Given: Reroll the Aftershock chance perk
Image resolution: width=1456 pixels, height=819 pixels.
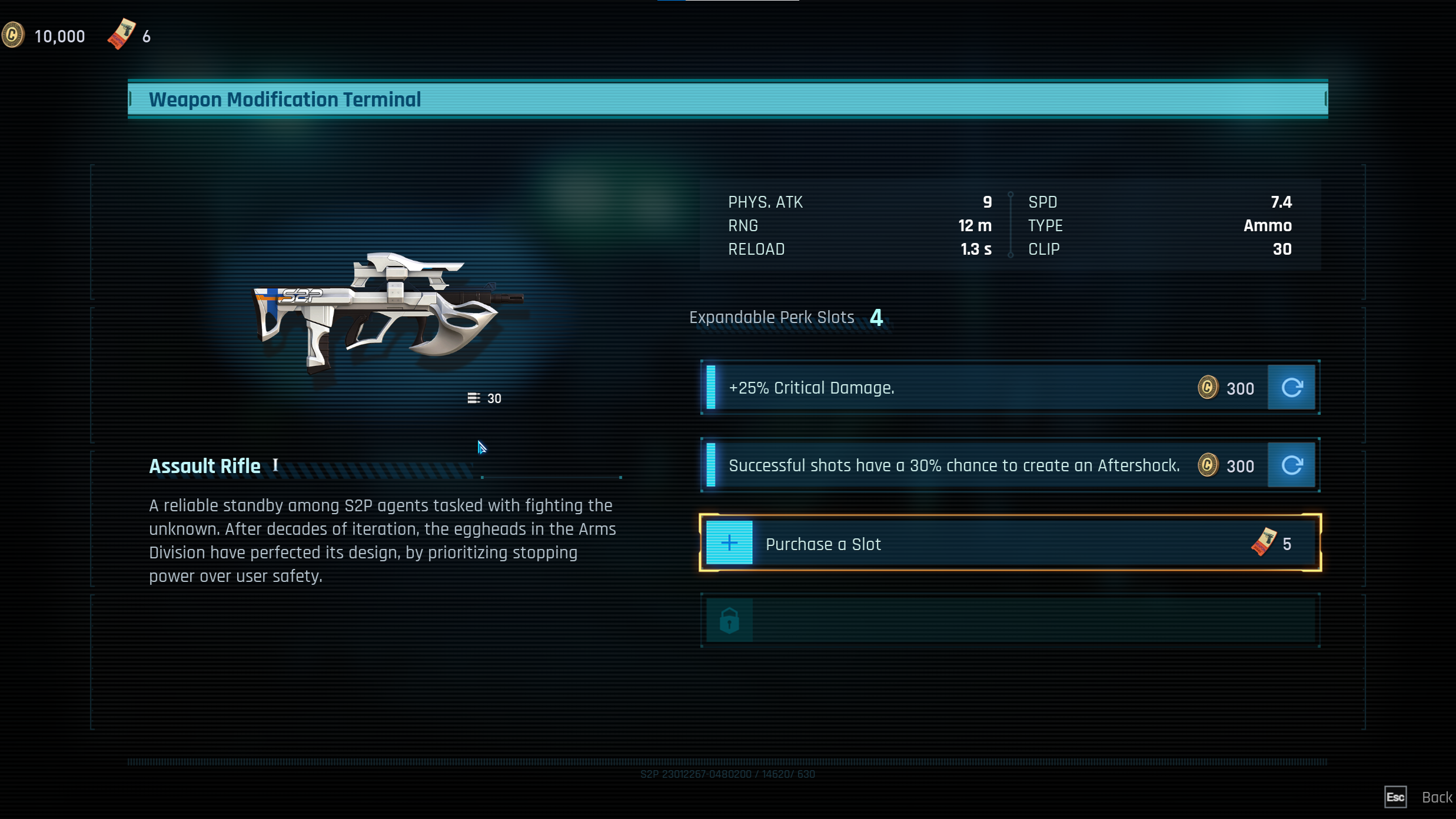Looking at the screenshot, I should click(x=1291, y=465).
